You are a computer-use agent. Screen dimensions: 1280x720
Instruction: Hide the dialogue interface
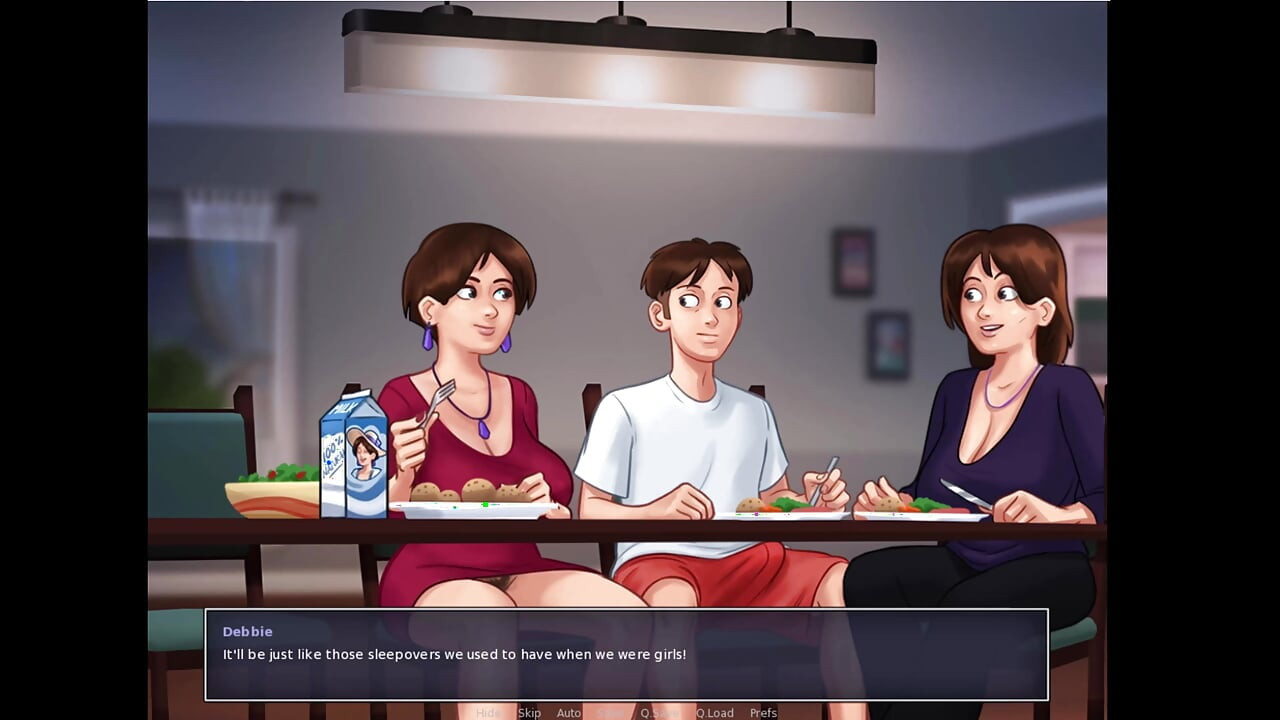pos(490,712)
